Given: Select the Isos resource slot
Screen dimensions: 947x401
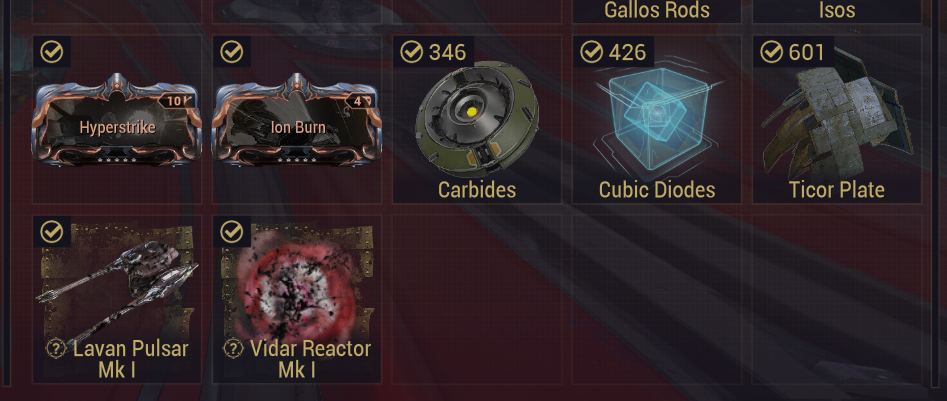Looking at the screenshot, I should point(837,11).
